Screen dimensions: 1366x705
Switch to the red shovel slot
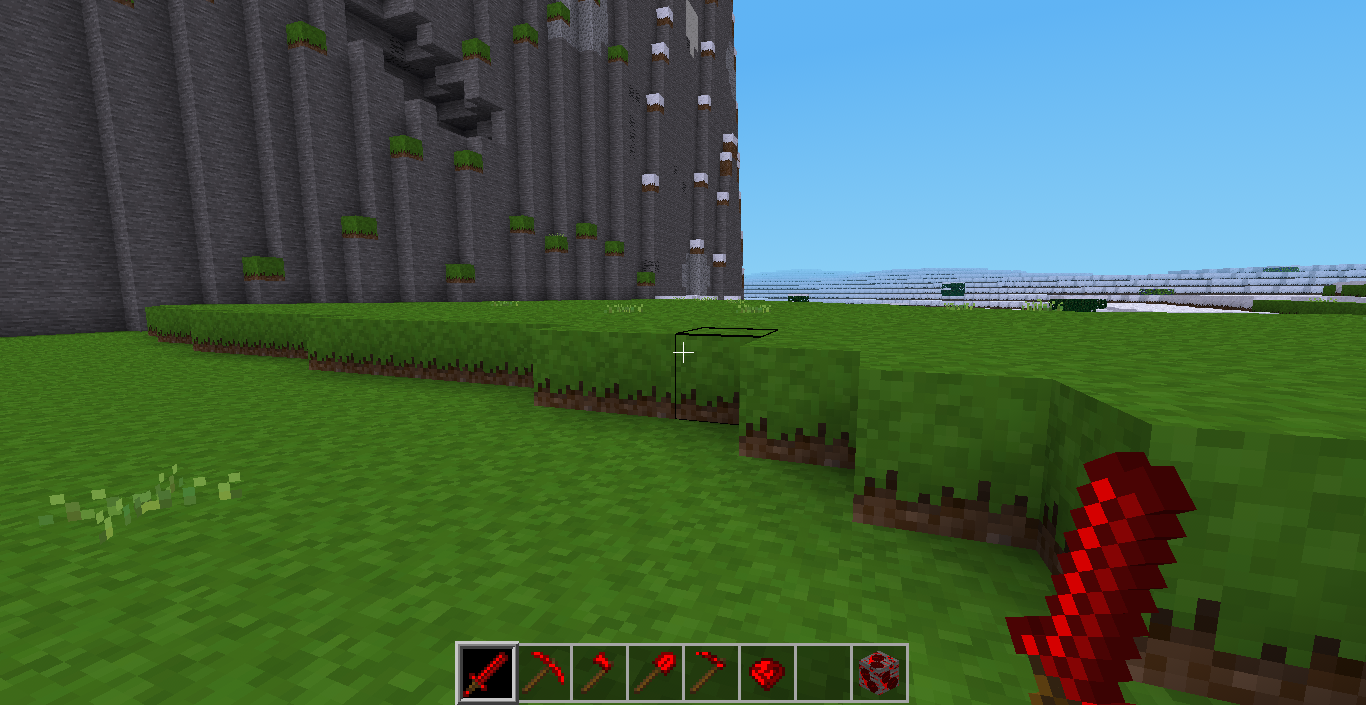point(656,671)
